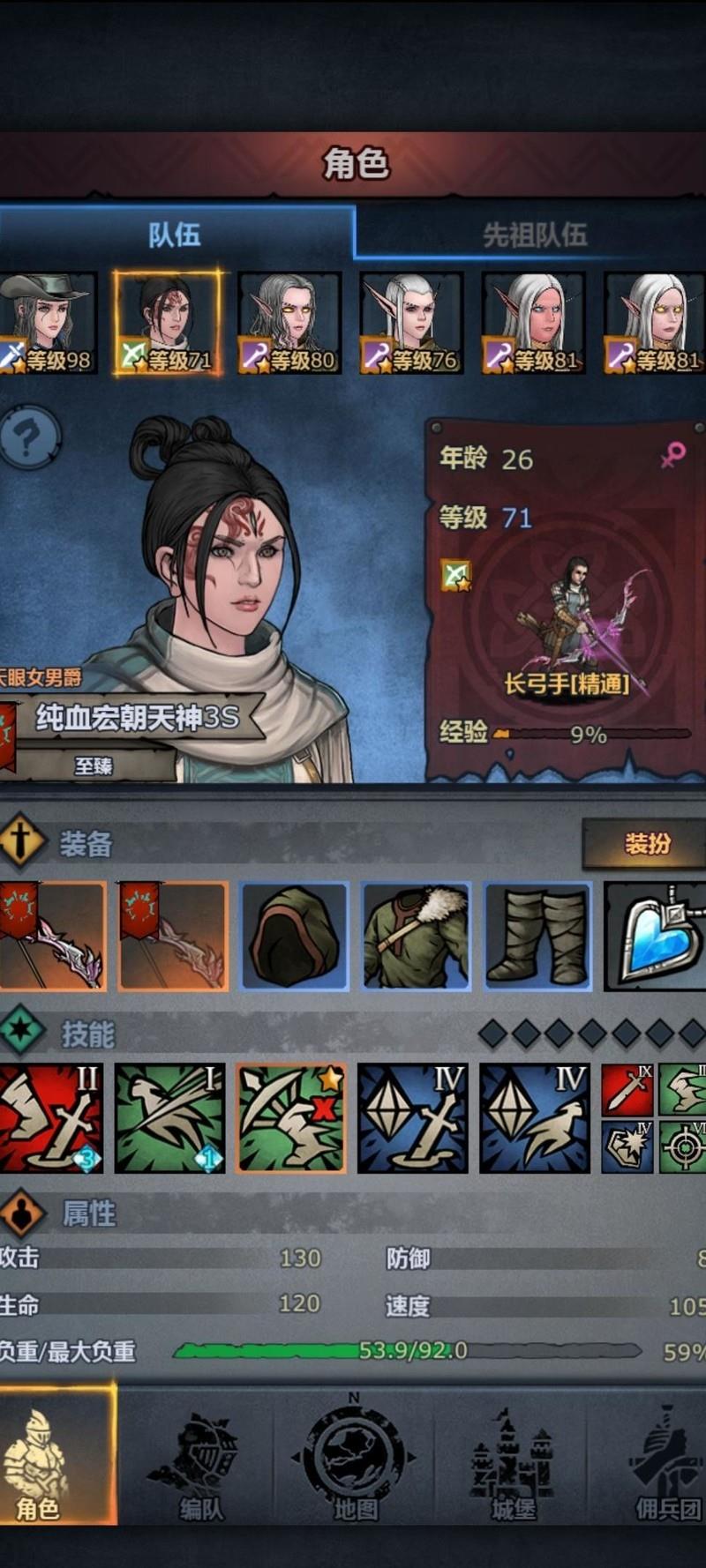Click the round question mark help icon

coord(29,437)
